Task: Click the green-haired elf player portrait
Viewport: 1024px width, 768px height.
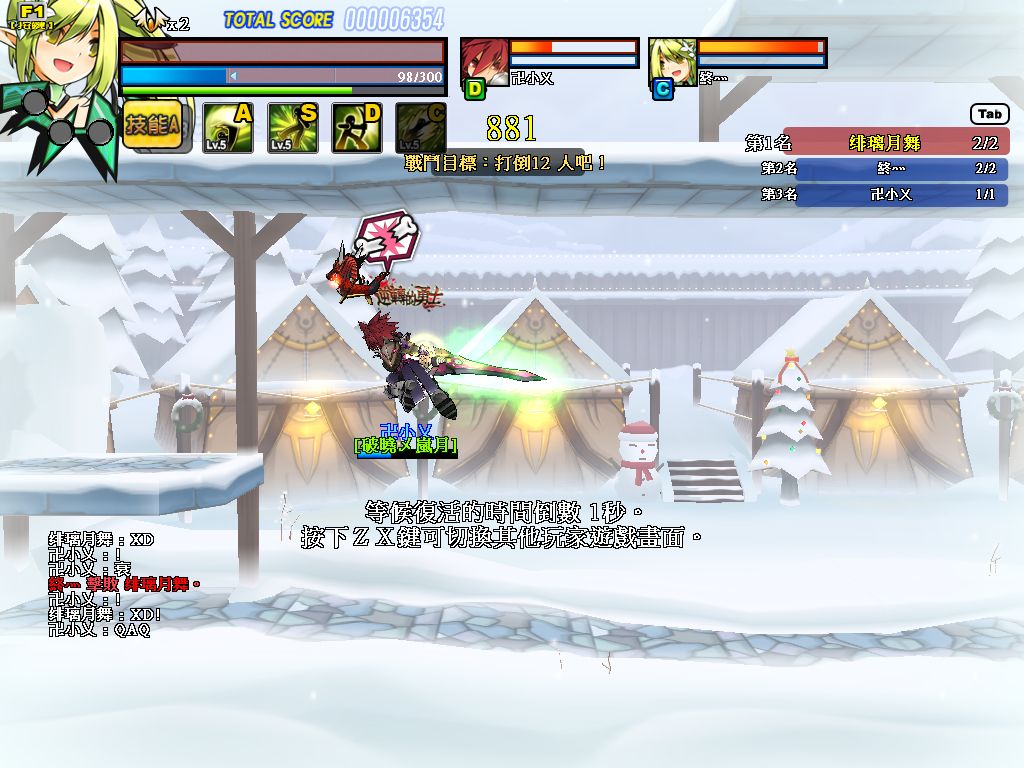Action: (x=55, y=75)
